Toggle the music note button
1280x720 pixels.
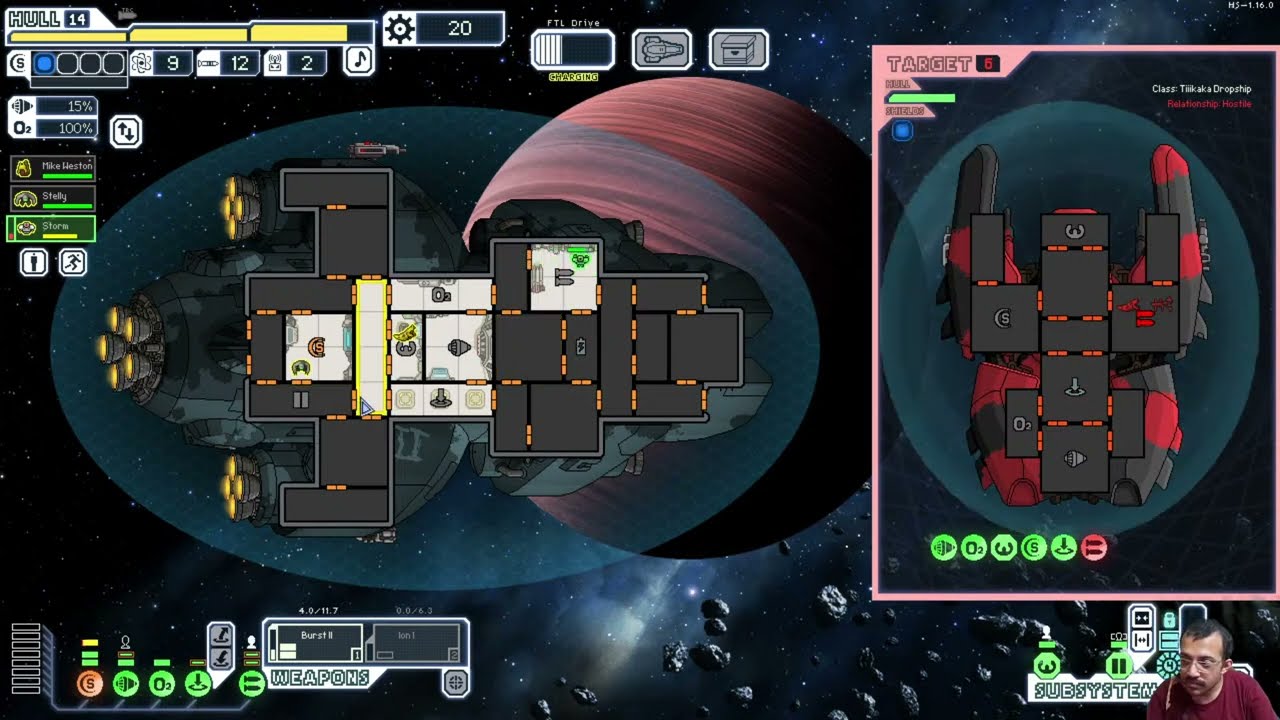tap(359, 60)
